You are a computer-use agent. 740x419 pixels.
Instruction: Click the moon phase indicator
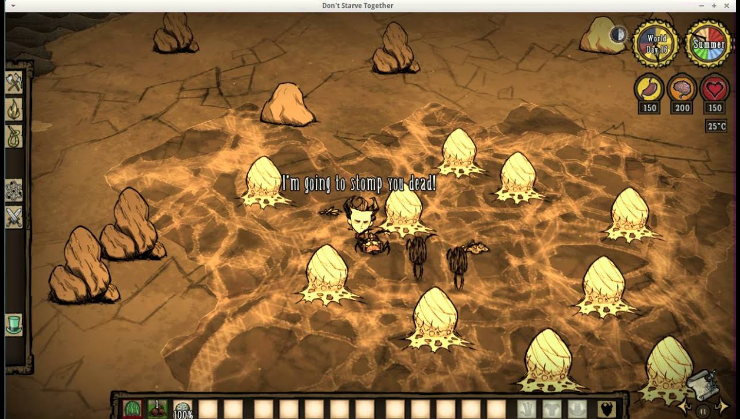point(618,35)
